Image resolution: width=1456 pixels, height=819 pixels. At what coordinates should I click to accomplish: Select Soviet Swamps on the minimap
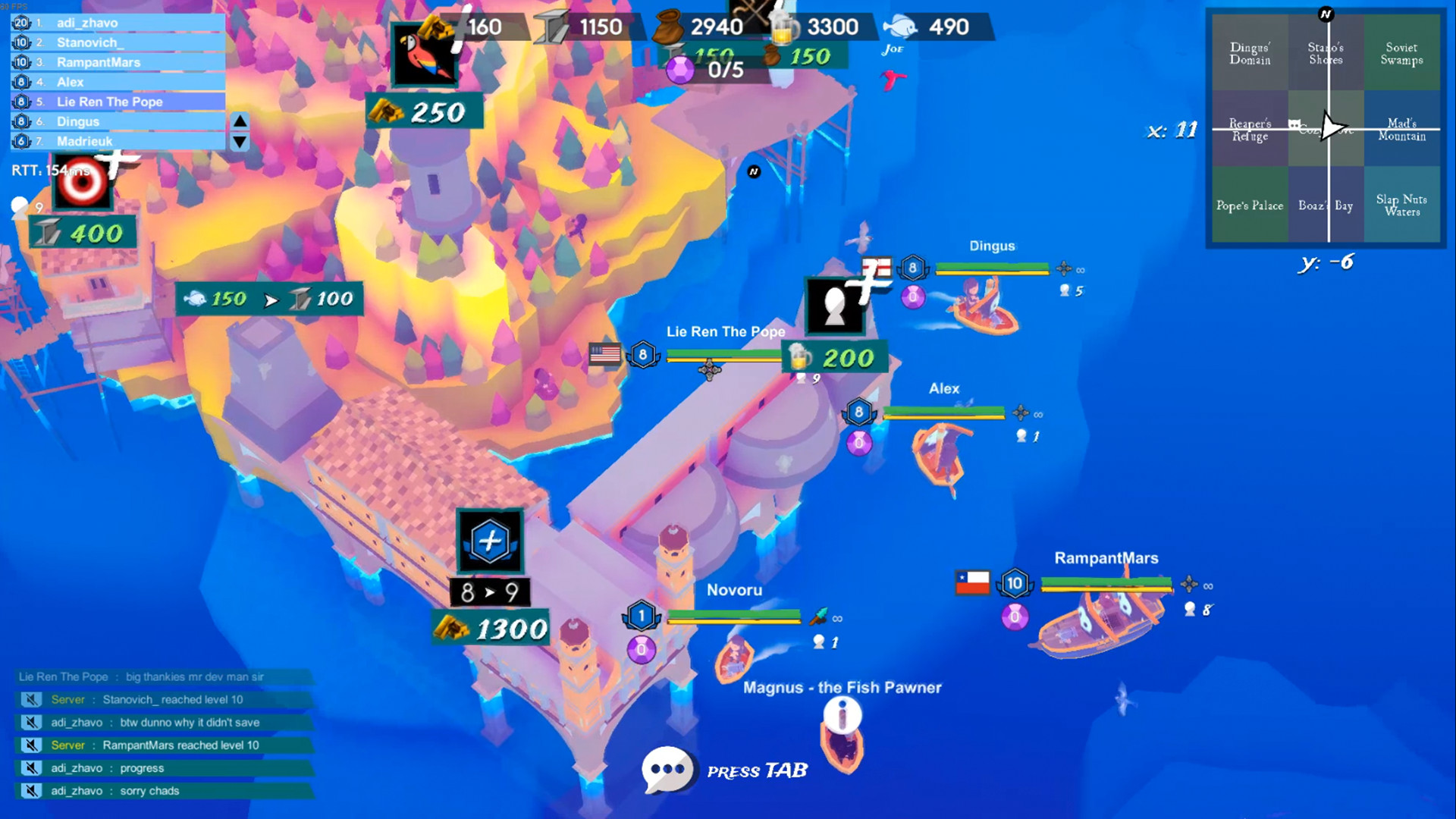coord(1402,52)
